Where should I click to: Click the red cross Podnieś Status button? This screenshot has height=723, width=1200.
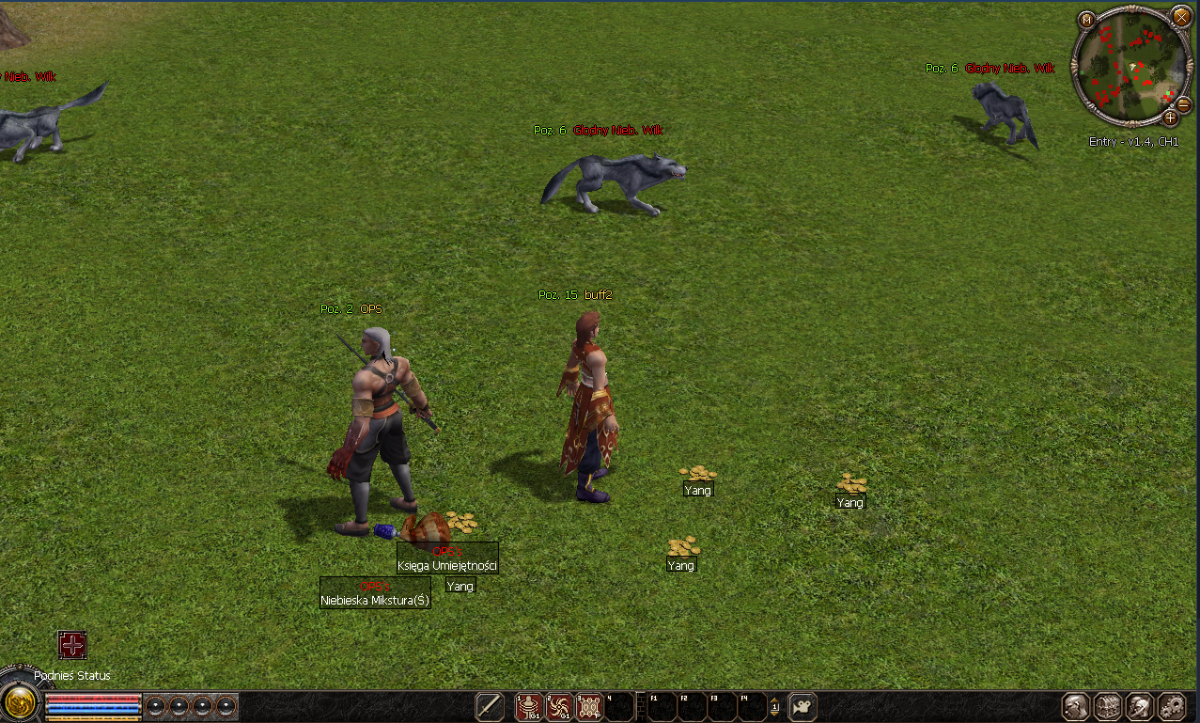tap(72, 645)
